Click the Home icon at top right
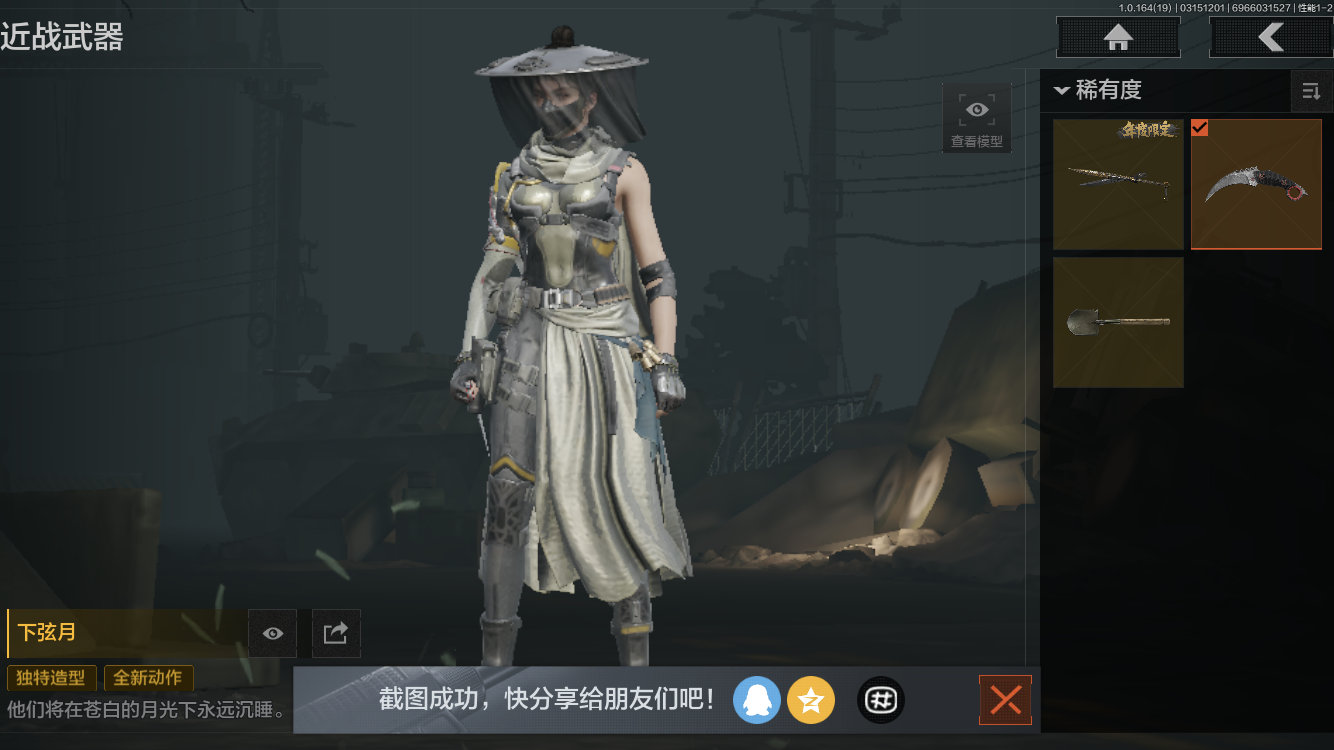 [x=1117, y=37]
